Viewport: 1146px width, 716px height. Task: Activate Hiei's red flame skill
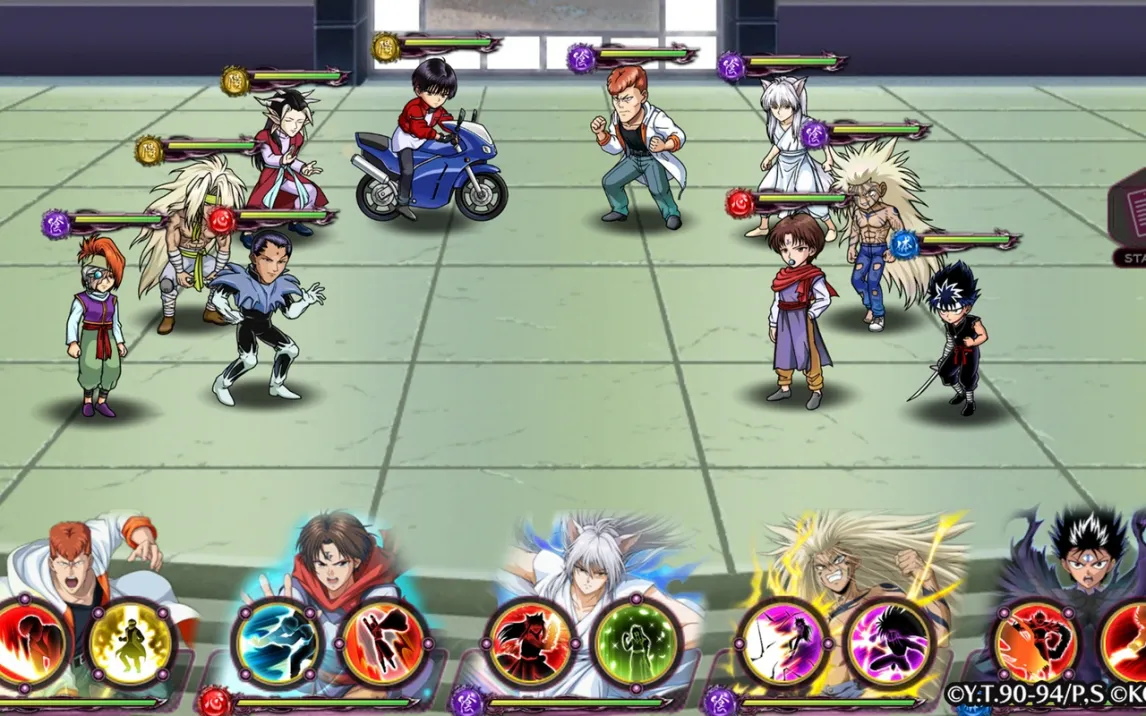[x=1035, y=642]
